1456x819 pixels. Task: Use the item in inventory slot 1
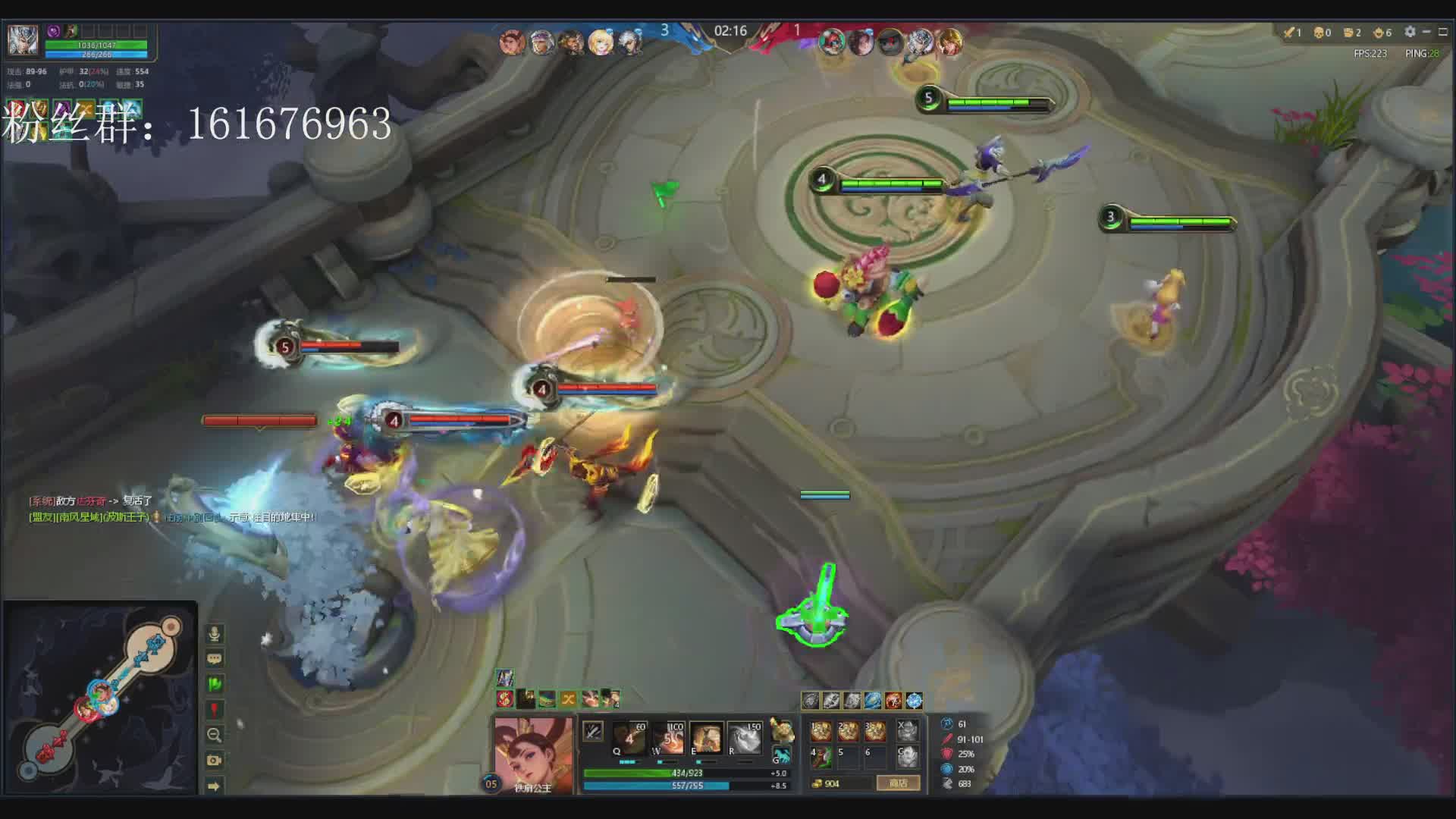click(x=821, y=730)
